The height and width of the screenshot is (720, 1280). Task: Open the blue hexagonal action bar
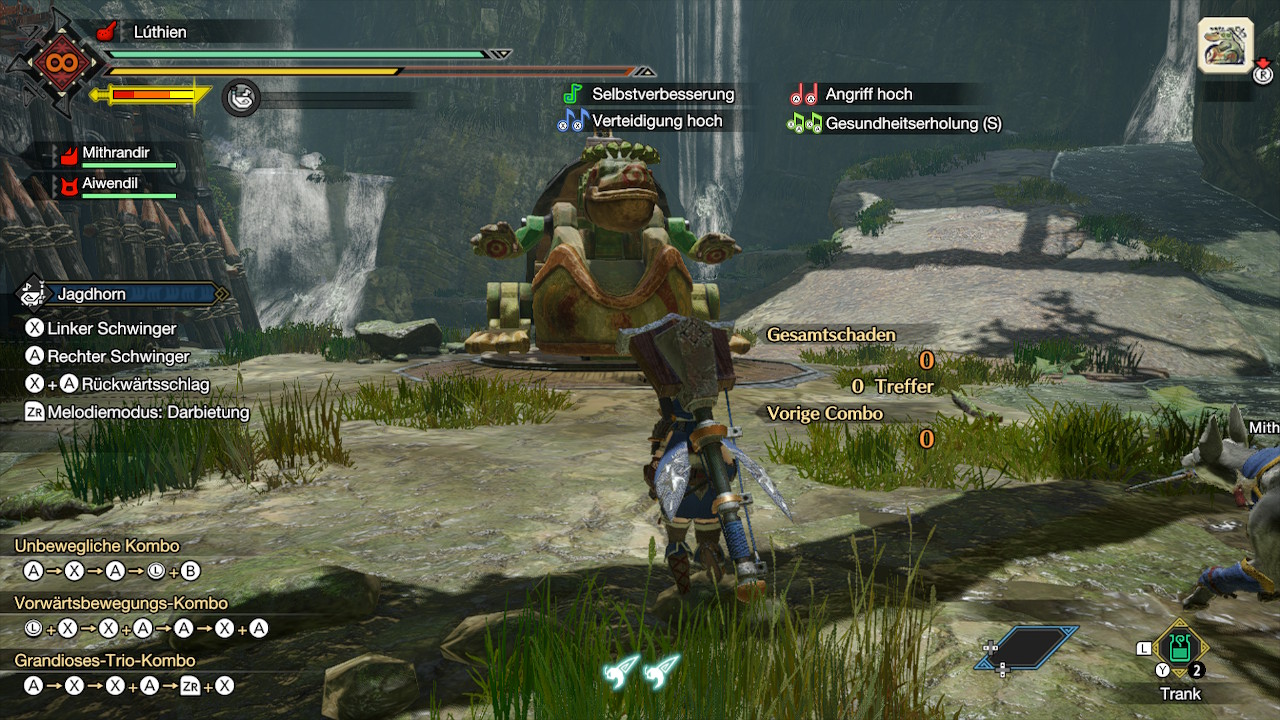1028,647
